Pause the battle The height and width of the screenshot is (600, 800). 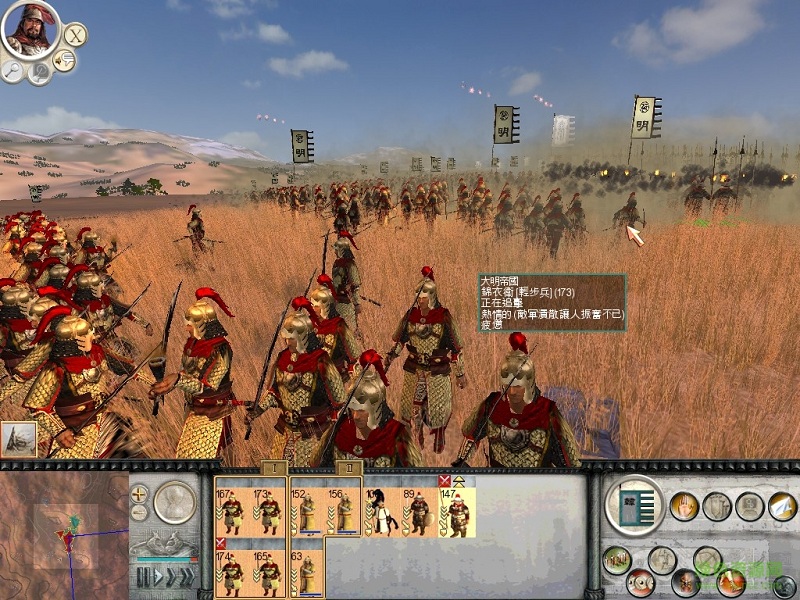click(x=143, y=576)
